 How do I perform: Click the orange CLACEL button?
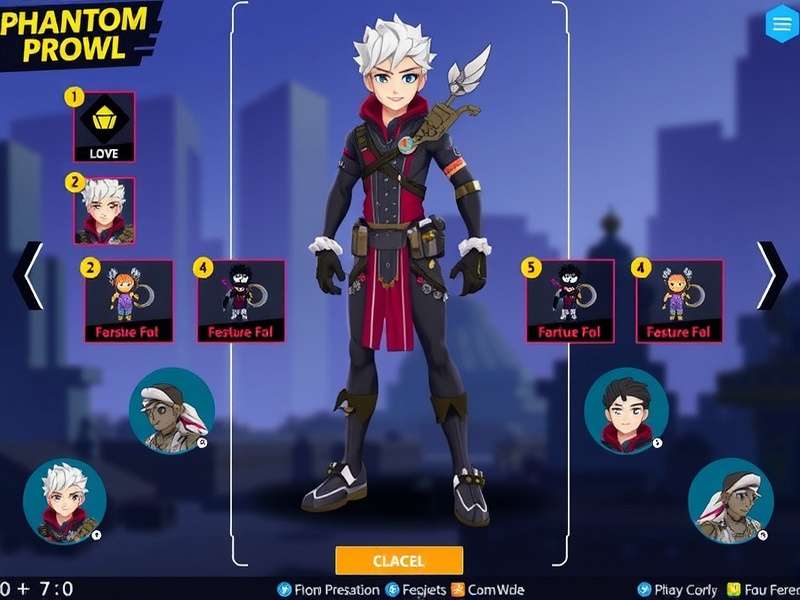(399, 560)
